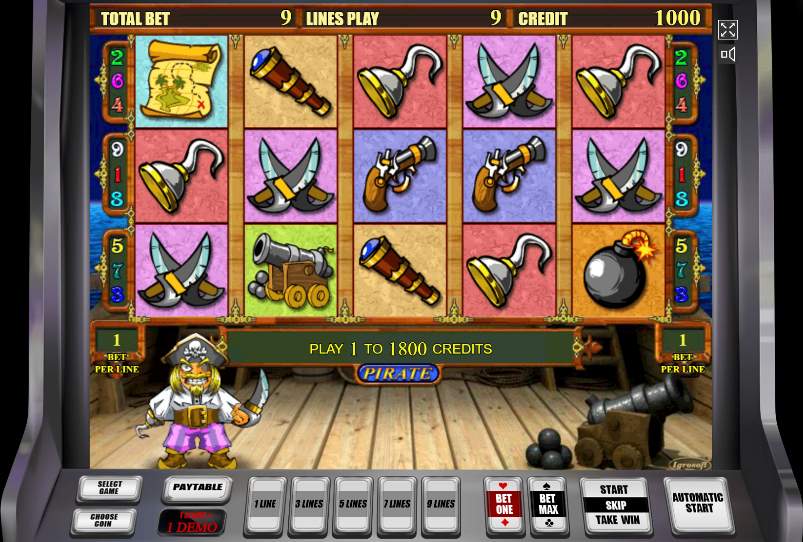803x542 pixels.
Task: Show the Paytable
Action: [x=196, y=489]
